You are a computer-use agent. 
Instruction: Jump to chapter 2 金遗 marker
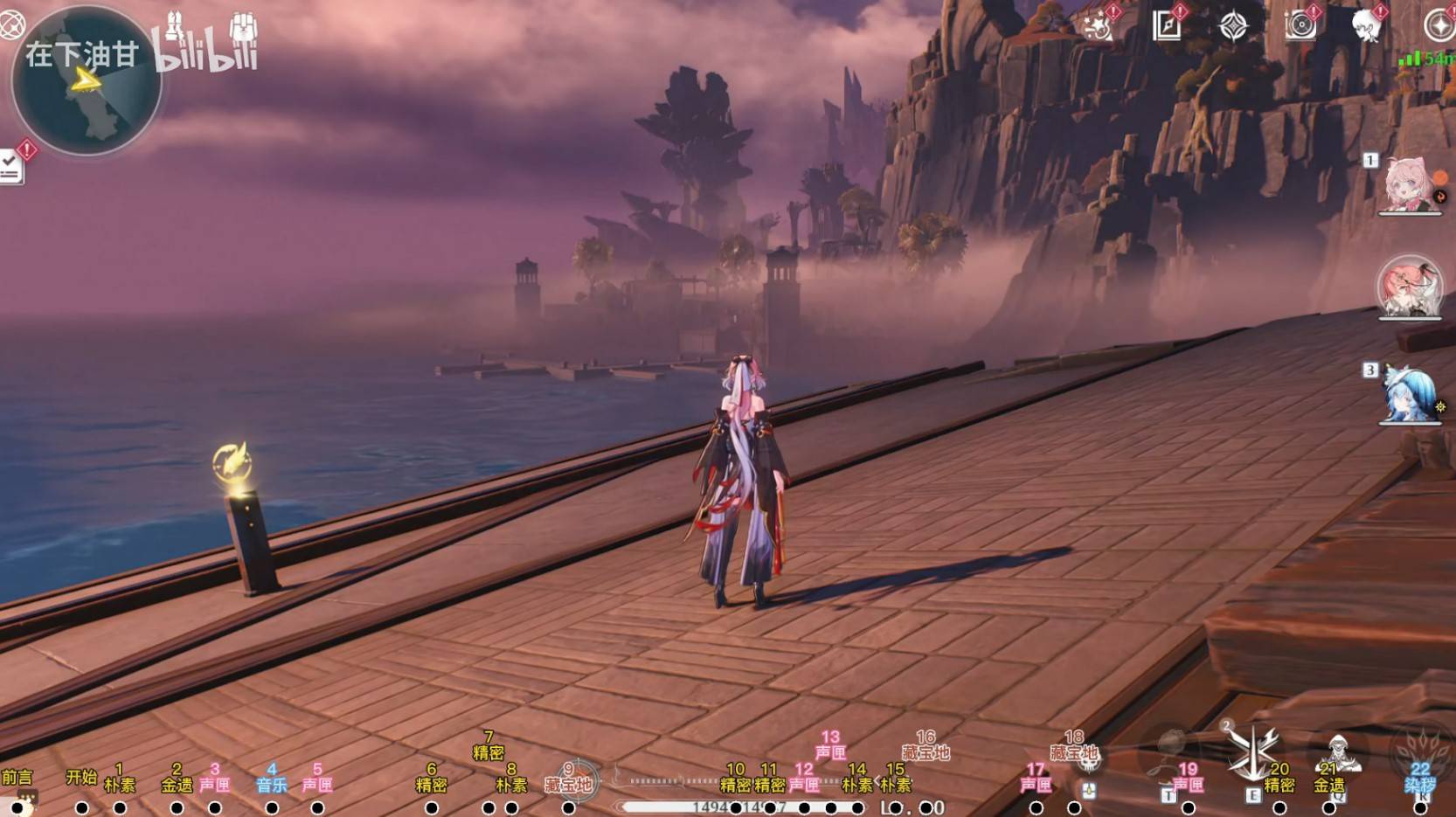[x=177, y=808]
